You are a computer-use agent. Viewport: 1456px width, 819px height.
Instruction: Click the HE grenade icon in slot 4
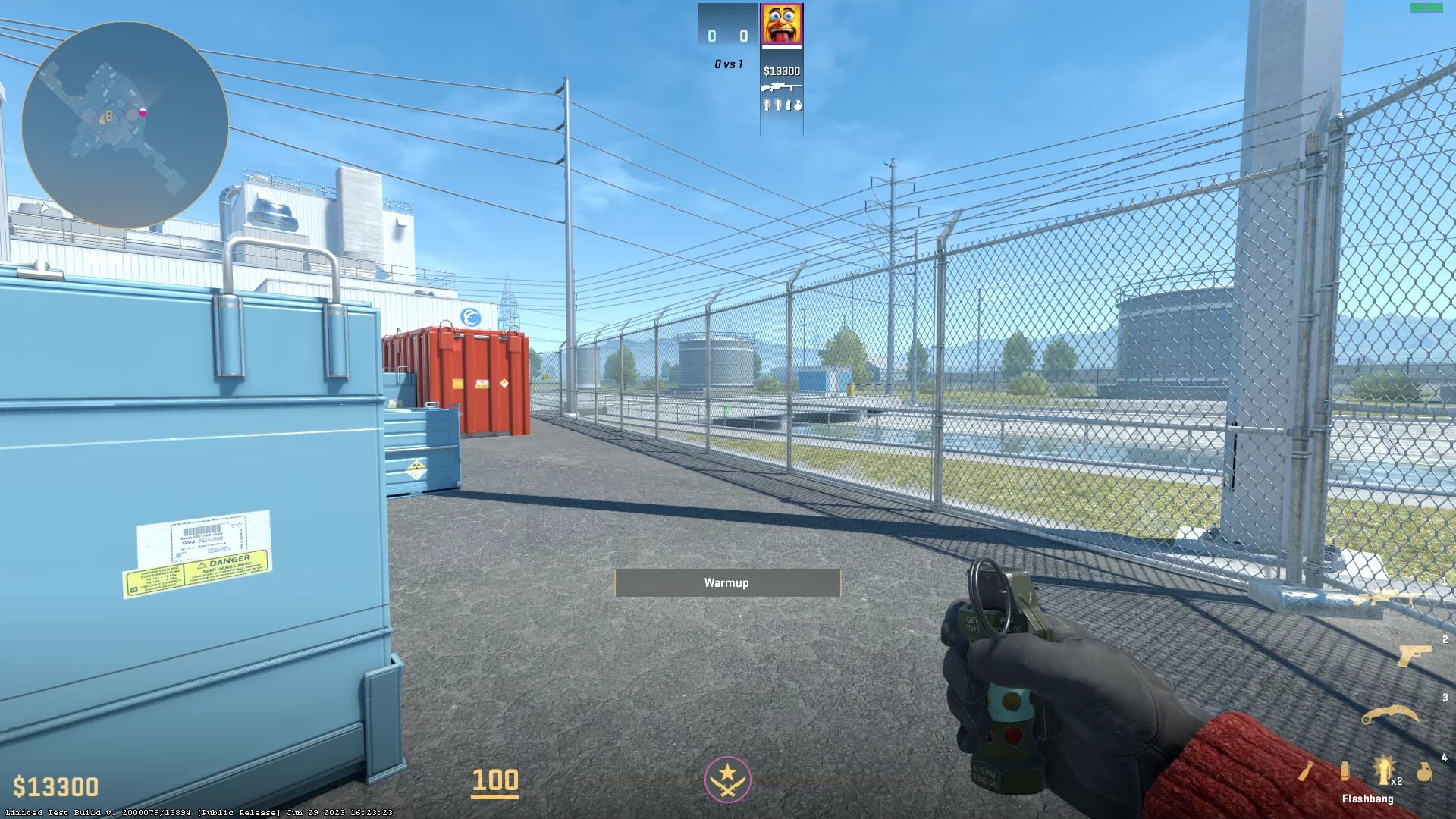[1423, 770]
